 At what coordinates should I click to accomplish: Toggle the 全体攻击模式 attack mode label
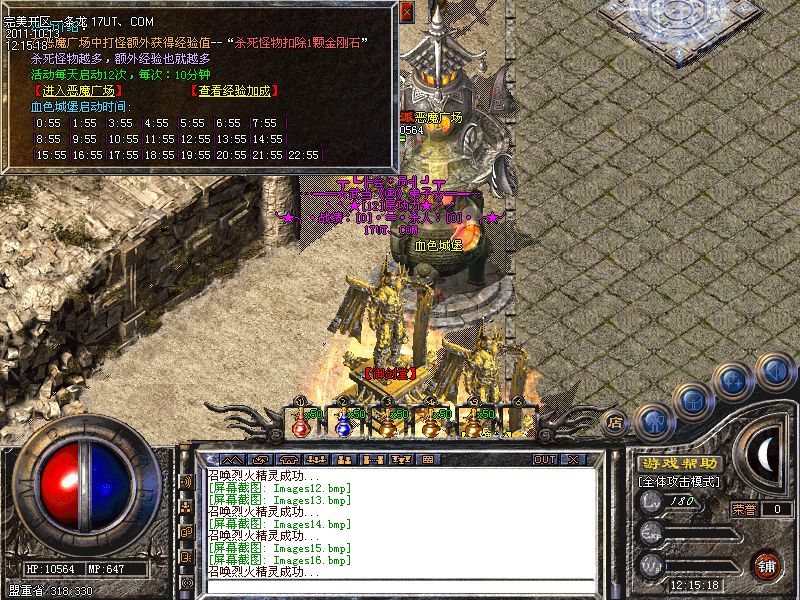(x=678, y=481)
